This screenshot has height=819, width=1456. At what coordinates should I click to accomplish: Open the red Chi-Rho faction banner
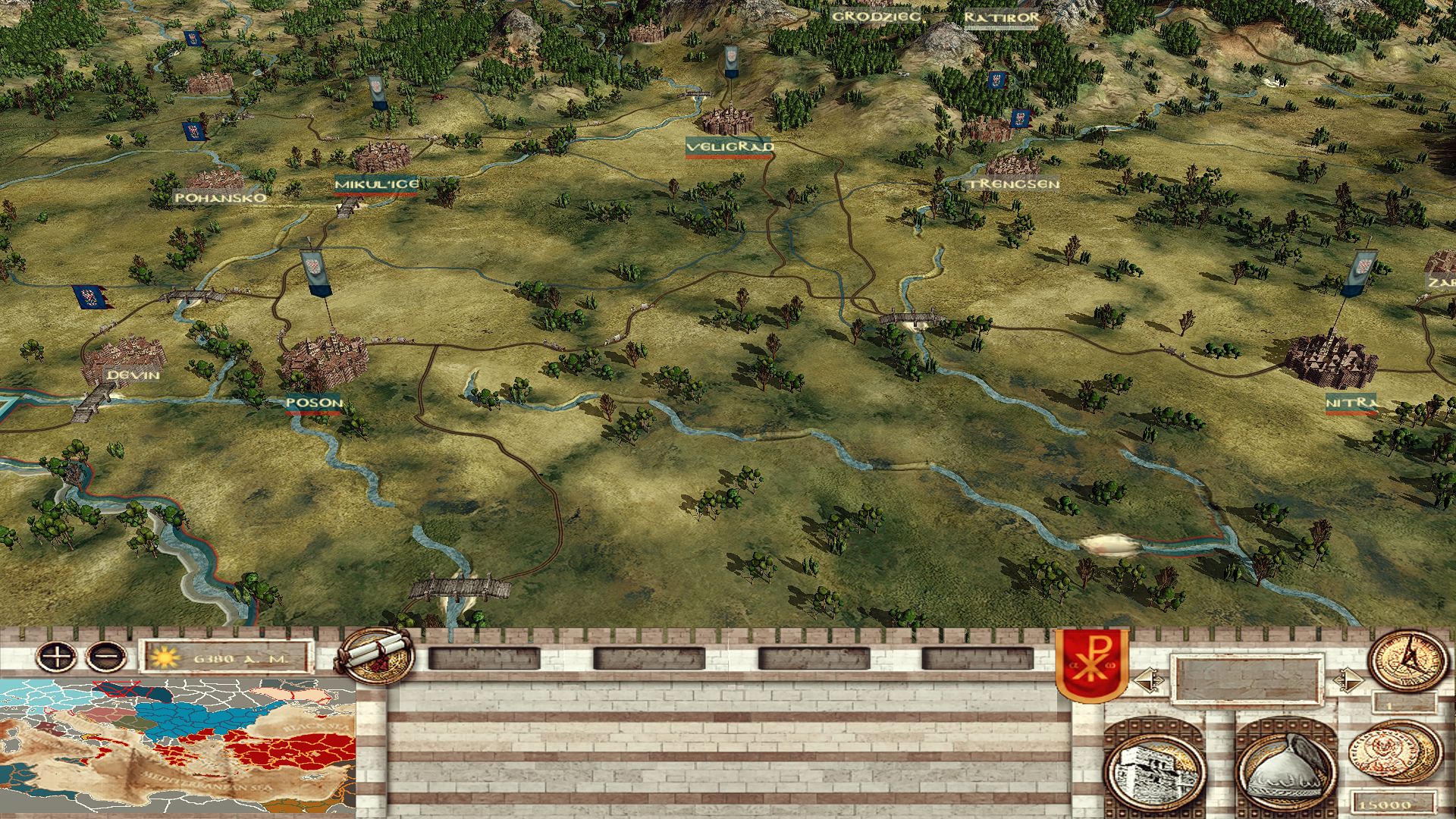1091,665
